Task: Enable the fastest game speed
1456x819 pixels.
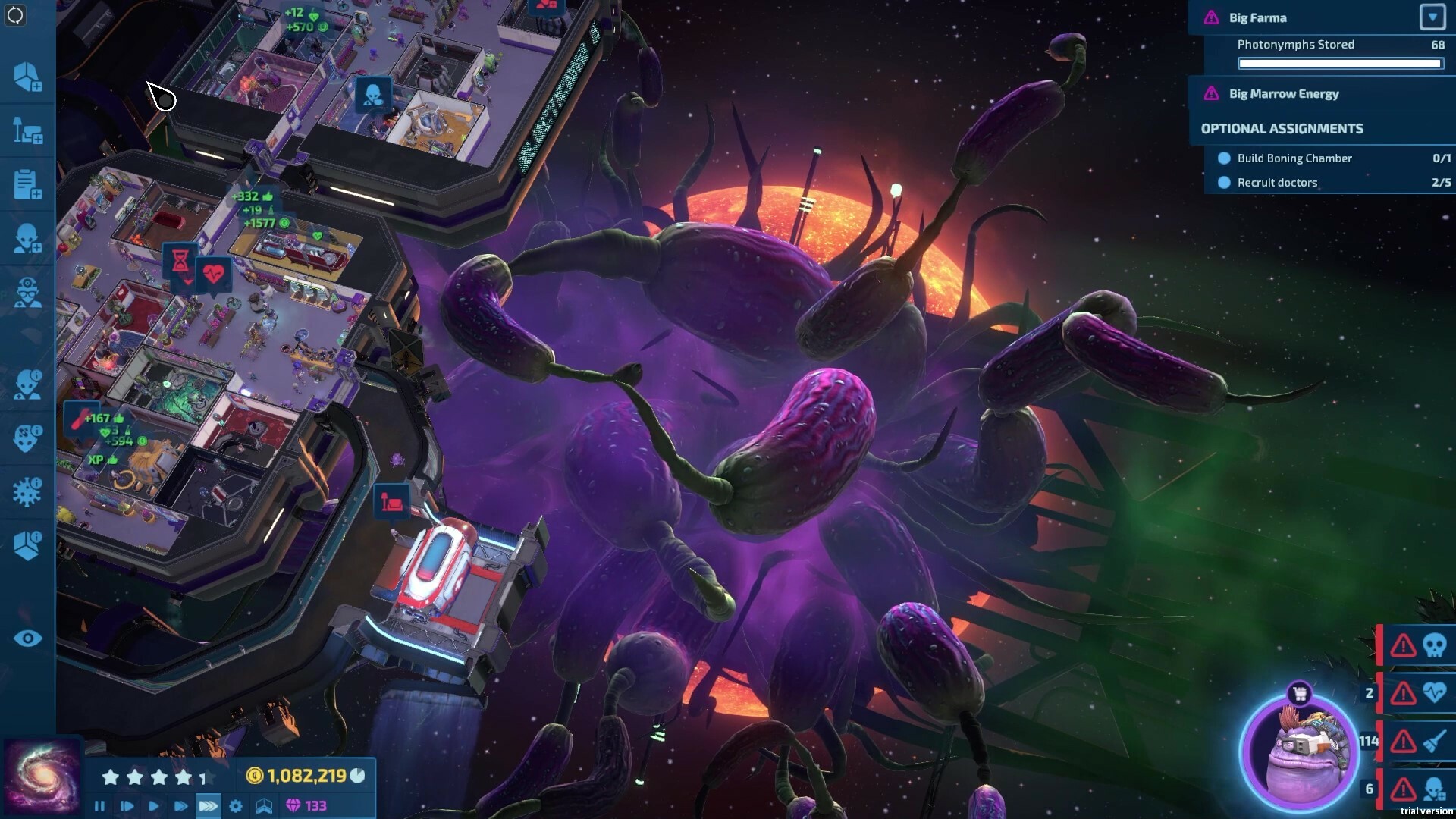Action: [207, 806]
